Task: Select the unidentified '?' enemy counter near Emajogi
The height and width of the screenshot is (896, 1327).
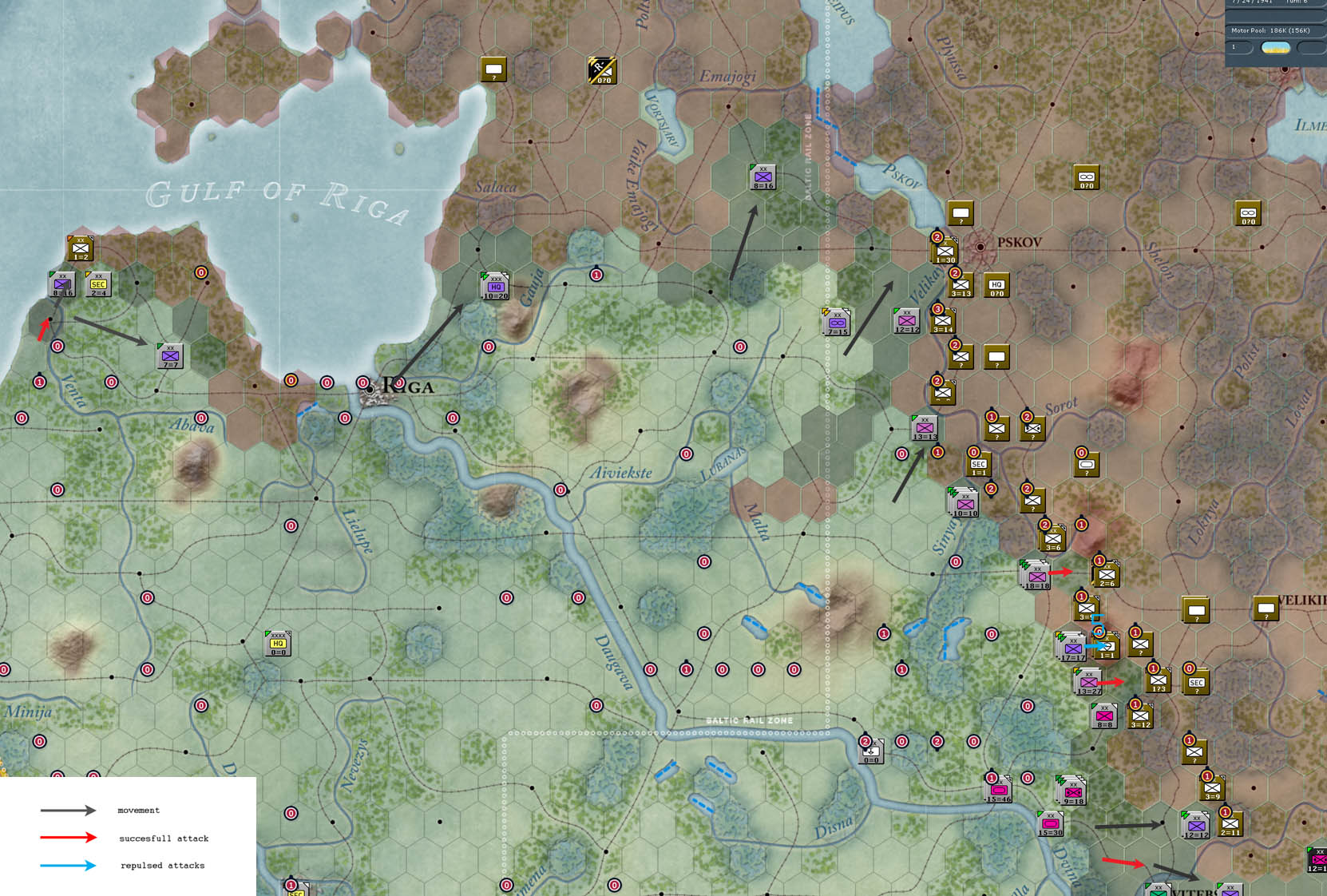Action: 495,69
